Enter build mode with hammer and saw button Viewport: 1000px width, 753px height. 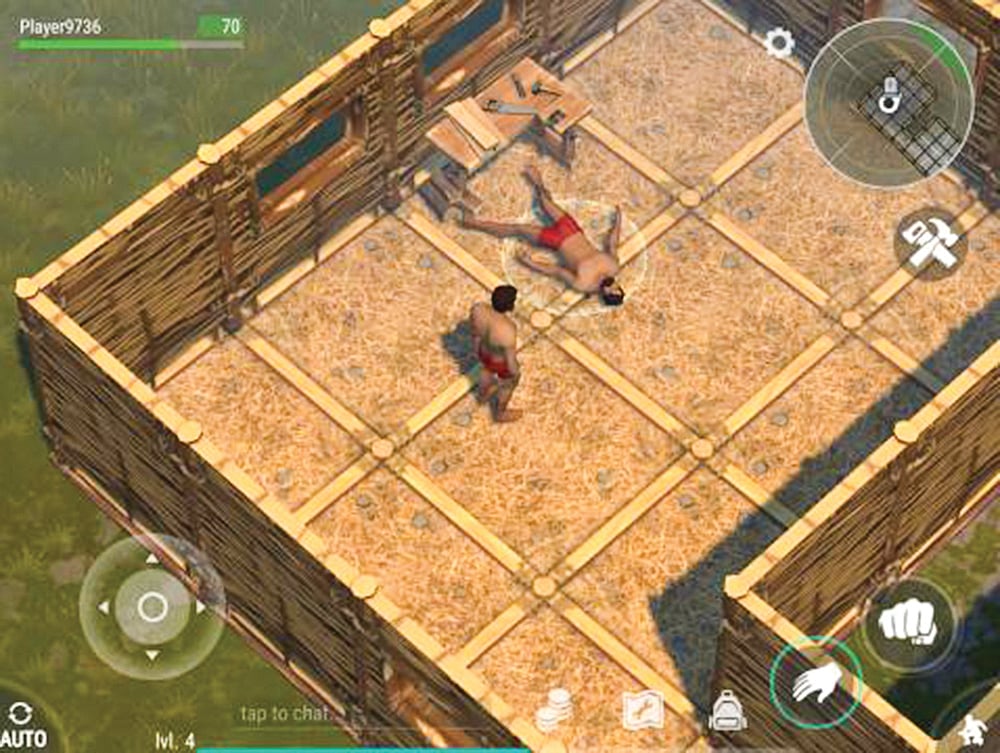929,241
